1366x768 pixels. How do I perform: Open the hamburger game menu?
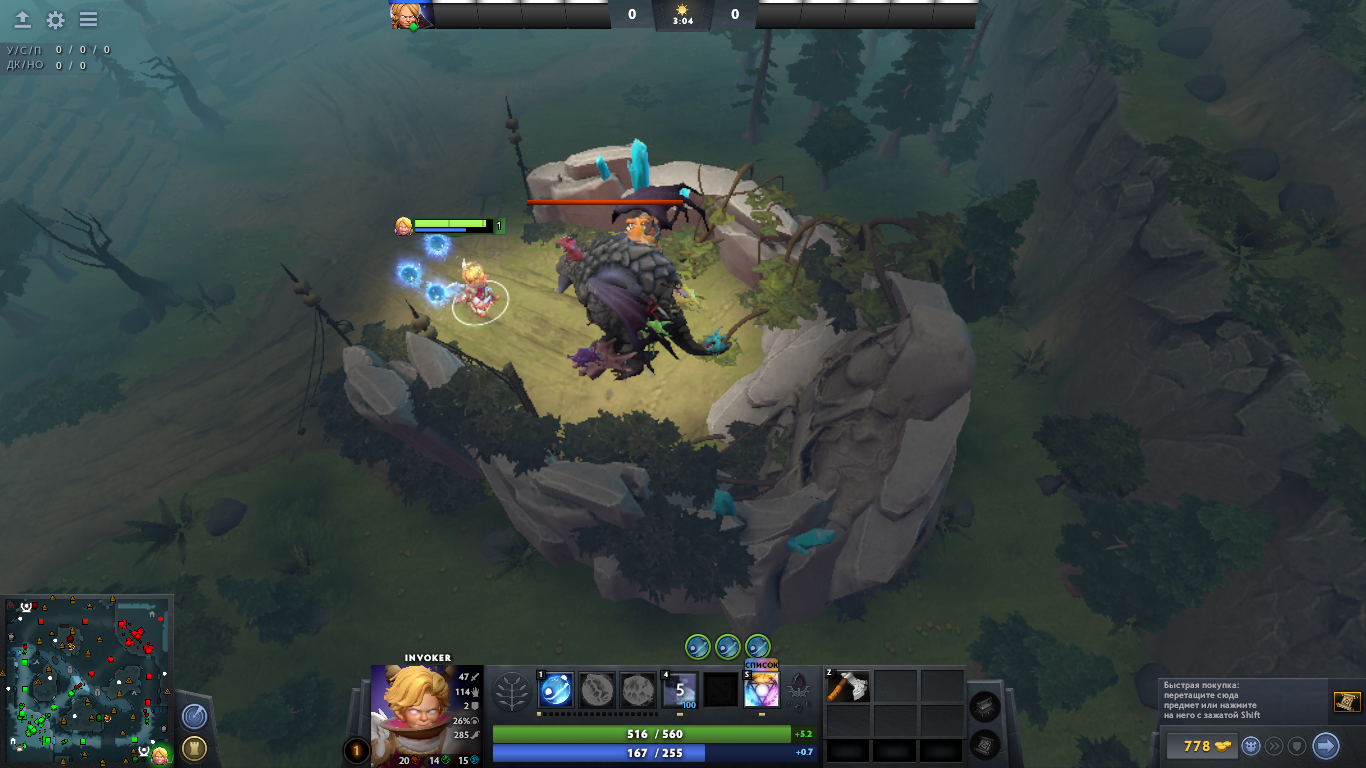tap(87, 17)
